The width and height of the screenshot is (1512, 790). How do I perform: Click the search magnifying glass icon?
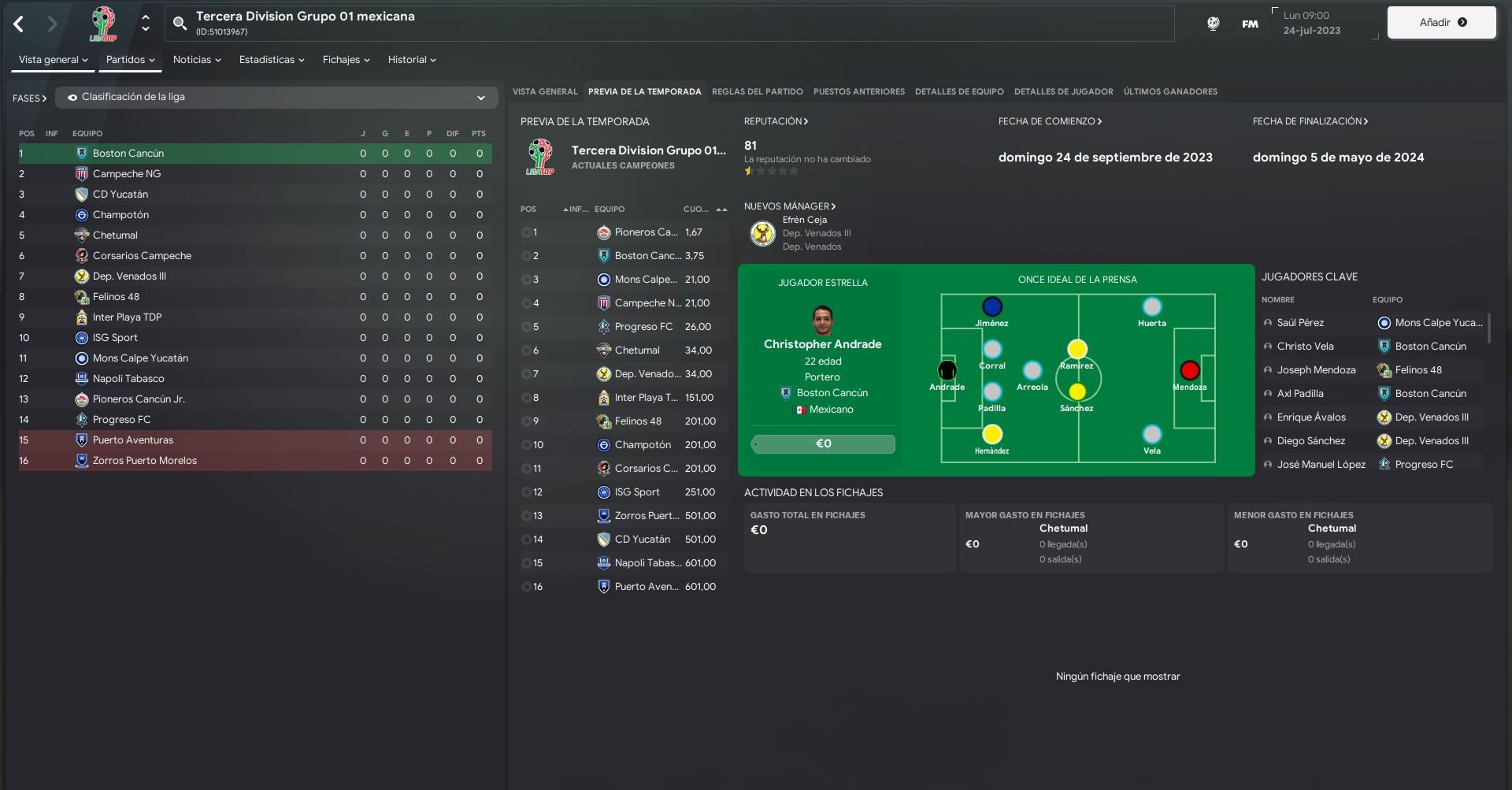(x=180, y=24)
